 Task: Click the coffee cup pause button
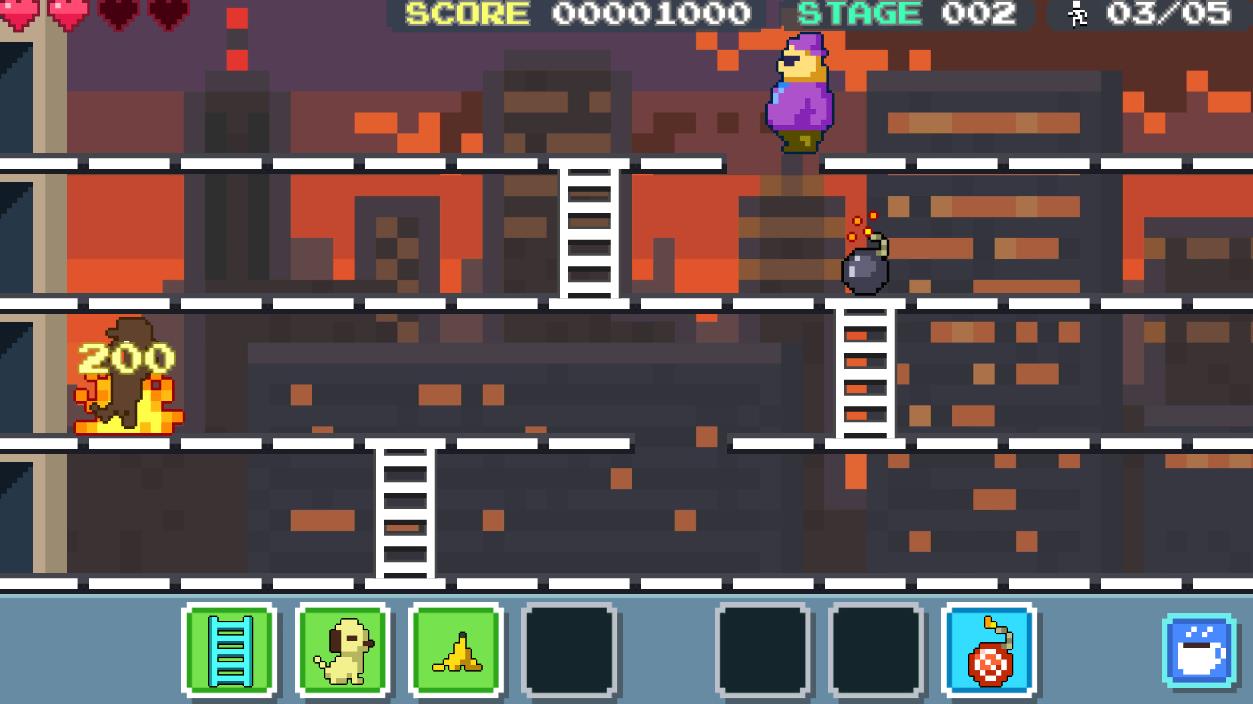tap(1198, 651)
